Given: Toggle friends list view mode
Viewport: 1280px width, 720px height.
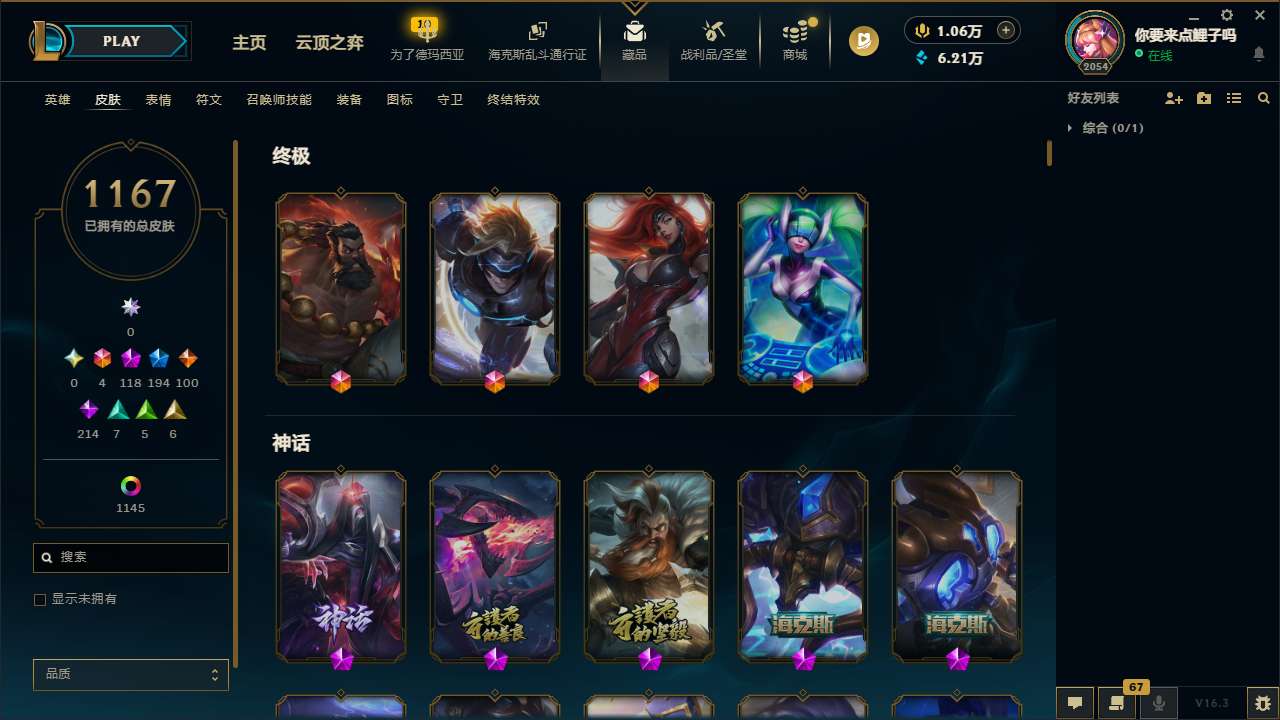Looking at the screenshot, I should 1234,98.
